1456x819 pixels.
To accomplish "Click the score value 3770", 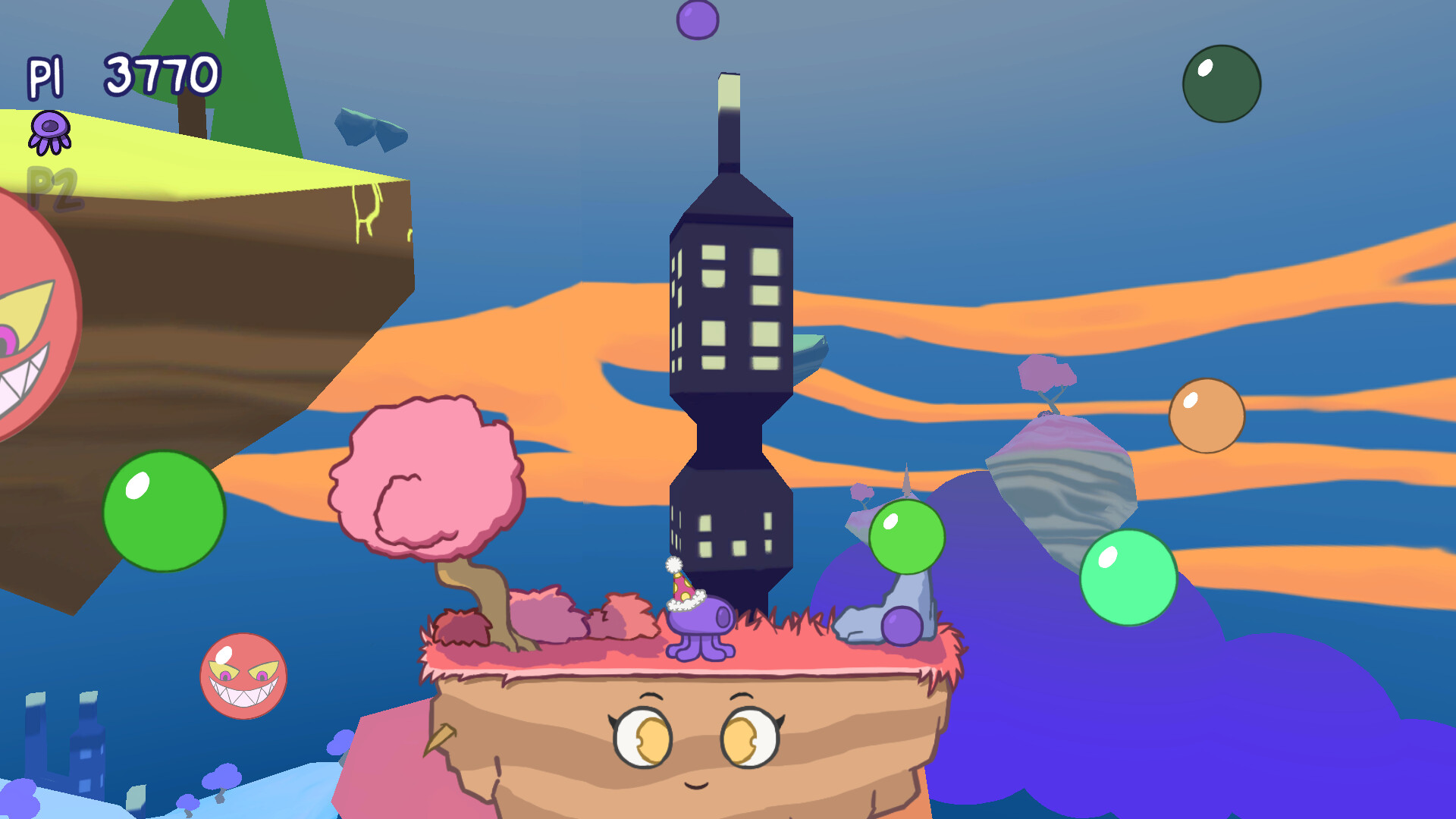I will pos(161,72).
